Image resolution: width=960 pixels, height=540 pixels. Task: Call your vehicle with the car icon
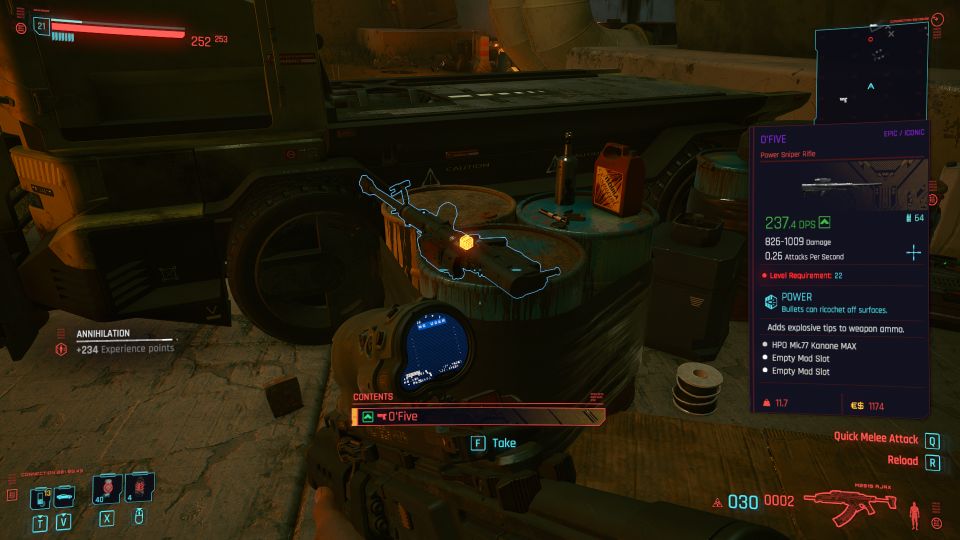[63, 496]
